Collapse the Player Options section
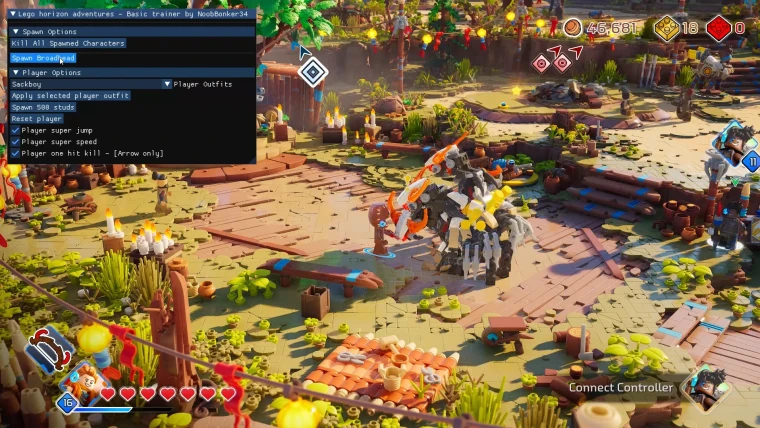Viewport: 760px width, 428px height. click(x=16, y=73)
